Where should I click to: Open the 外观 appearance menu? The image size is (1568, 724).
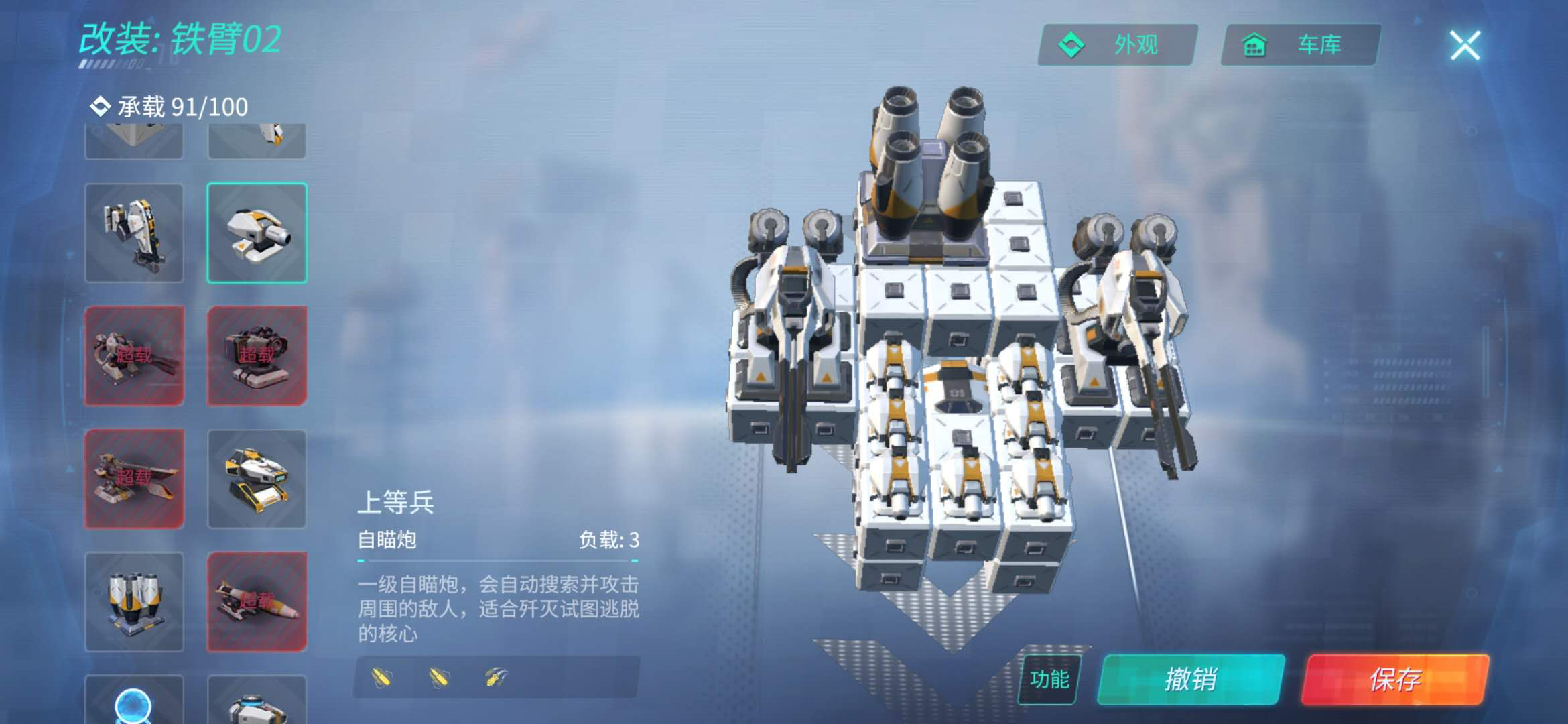click(1117, 45)
